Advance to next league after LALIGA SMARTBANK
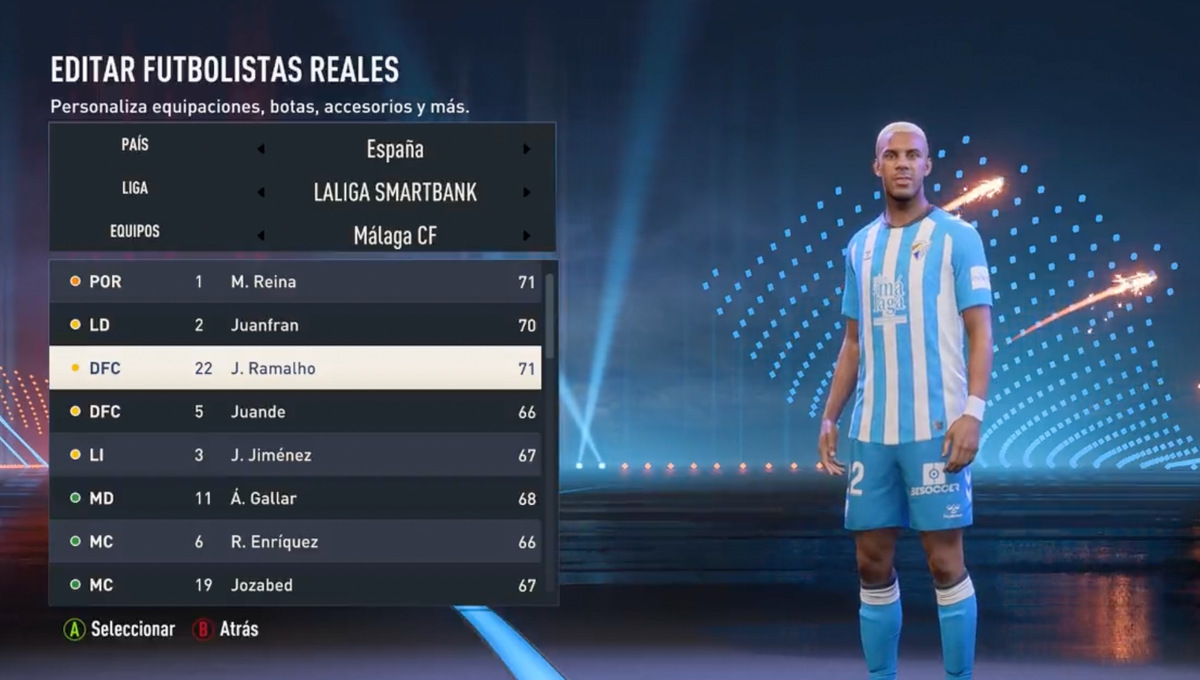The width and height of the screenshot is (1200, 680). pos(527,193)
